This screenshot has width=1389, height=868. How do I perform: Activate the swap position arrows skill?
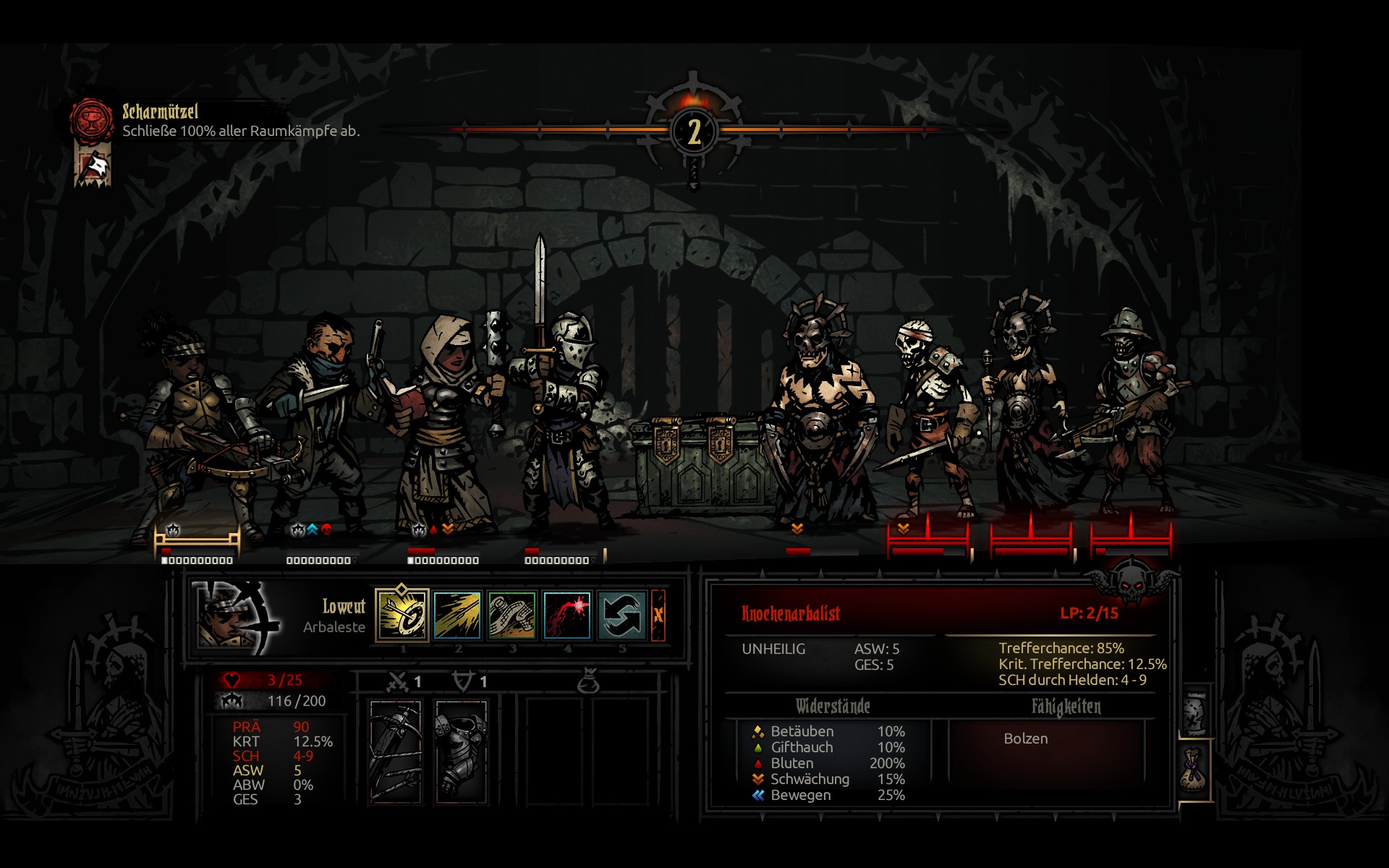tap(621, 616)
